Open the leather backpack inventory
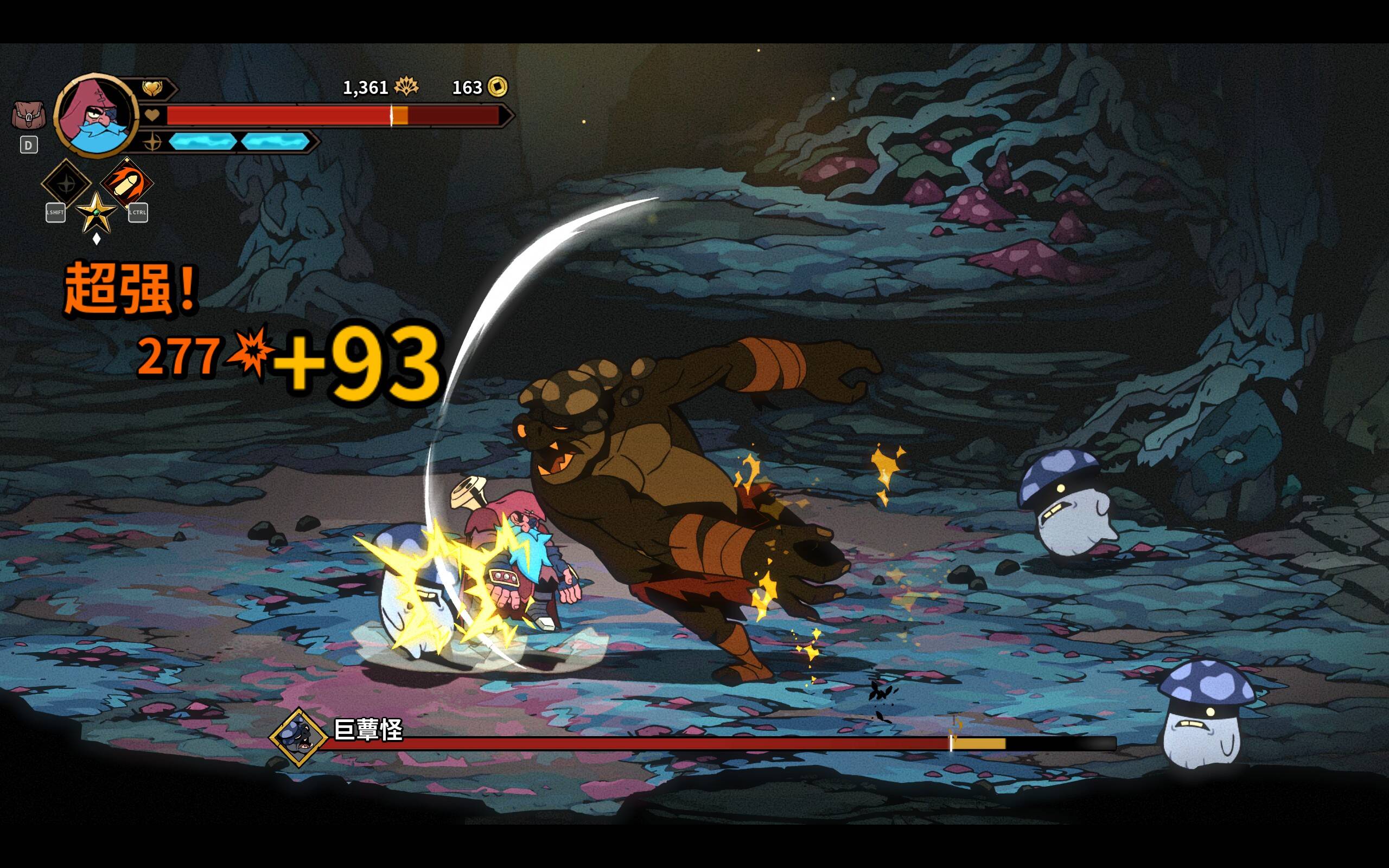 pyautogui.click(x=28, y=116)
